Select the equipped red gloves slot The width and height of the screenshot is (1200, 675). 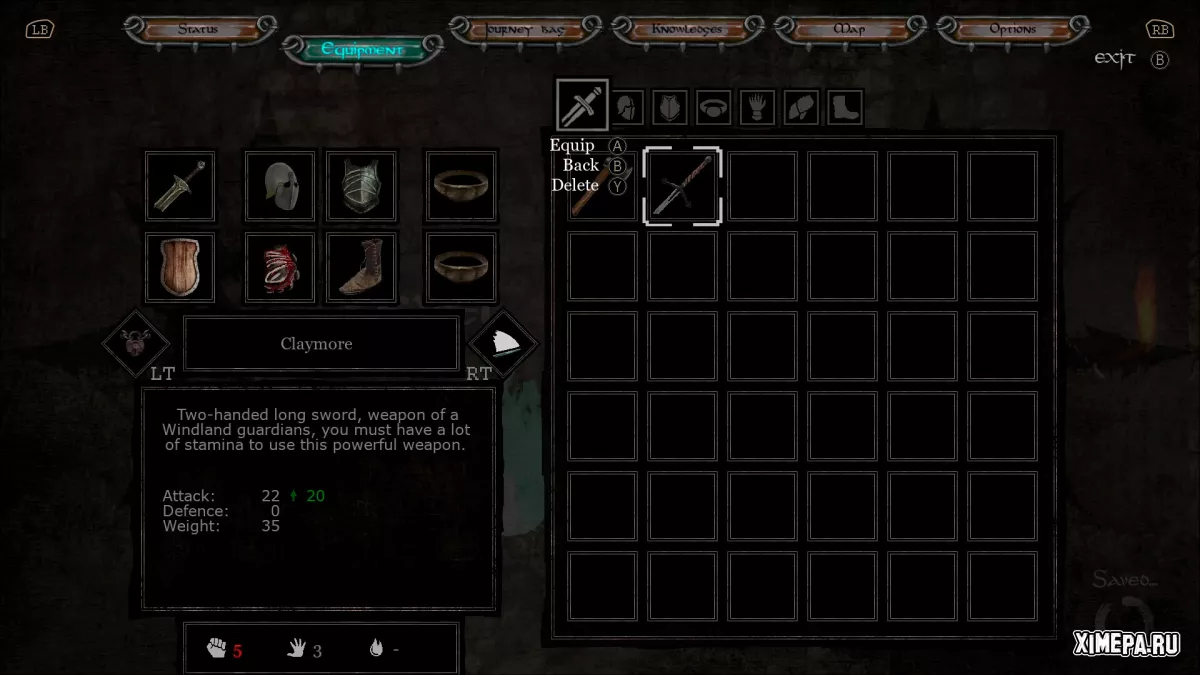(x=280, y=267)
